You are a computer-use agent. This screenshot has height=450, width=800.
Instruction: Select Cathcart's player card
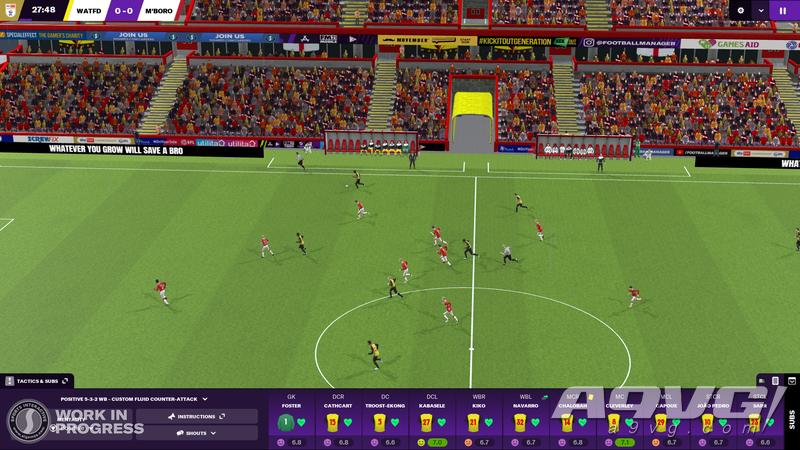click(337, 420)
